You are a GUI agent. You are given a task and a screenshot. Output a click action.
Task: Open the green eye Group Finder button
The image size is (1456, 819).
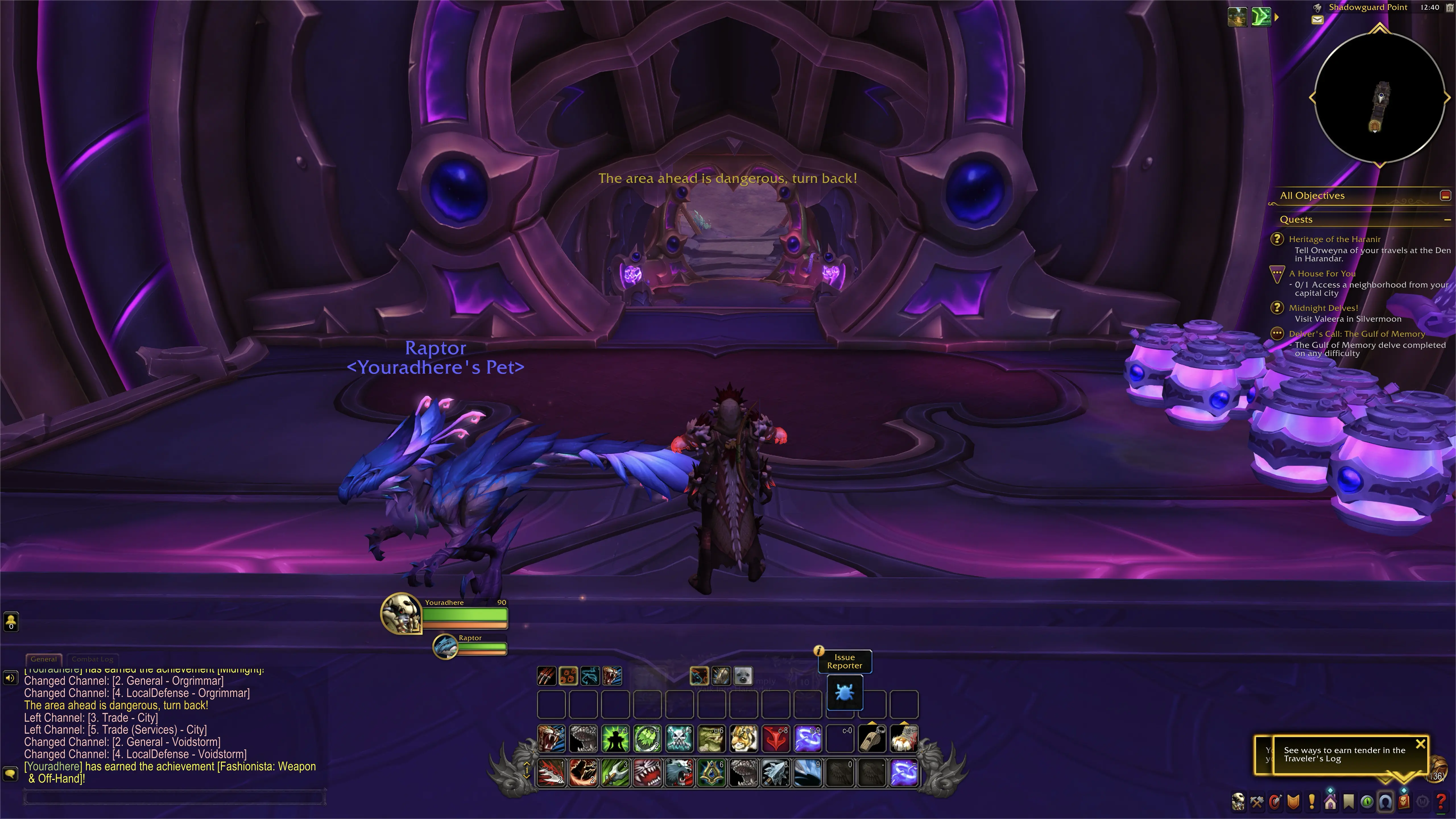coord(1367,801)
